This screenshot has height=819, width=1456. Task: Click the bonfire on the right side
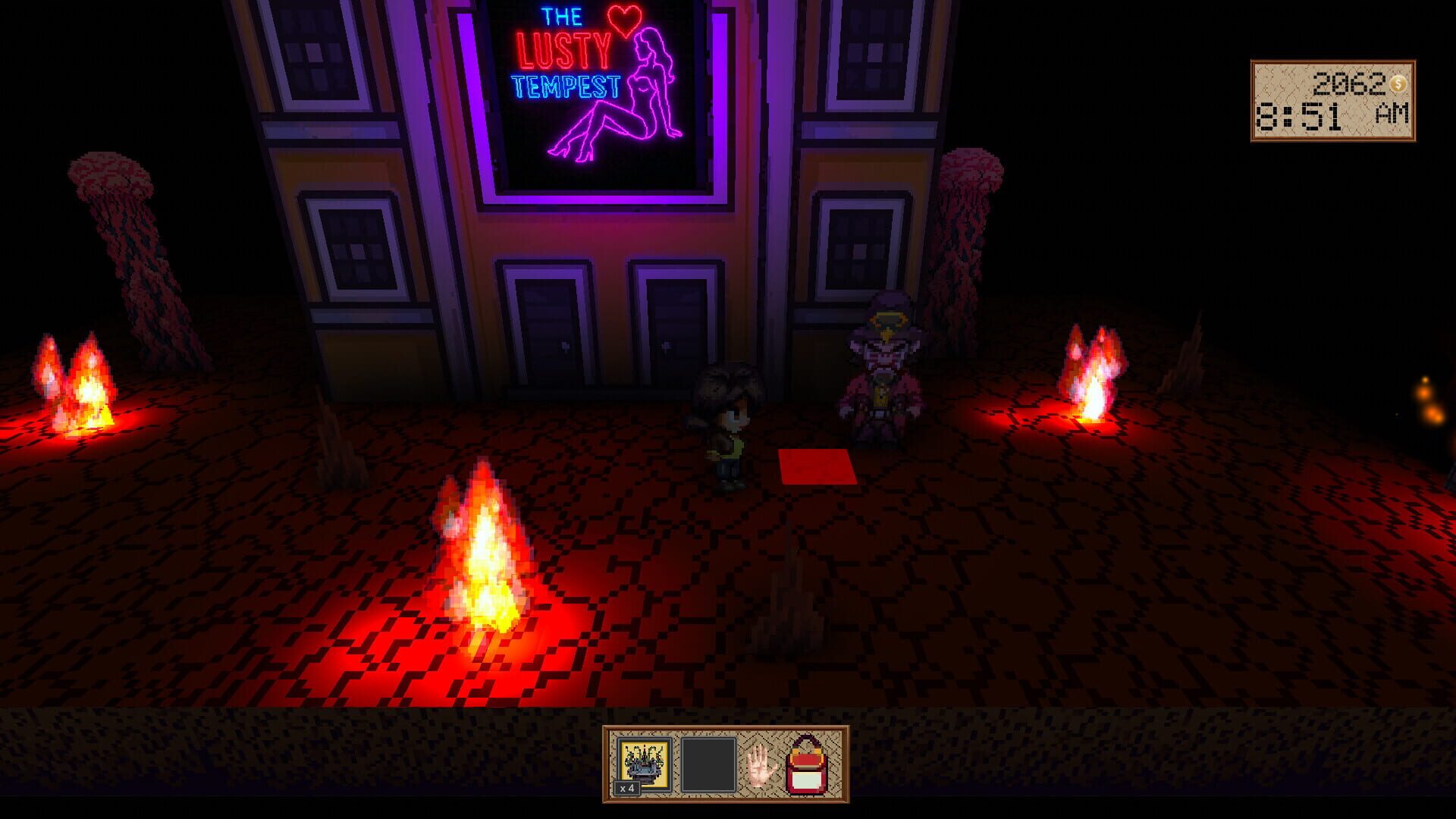click(1092, 379)
